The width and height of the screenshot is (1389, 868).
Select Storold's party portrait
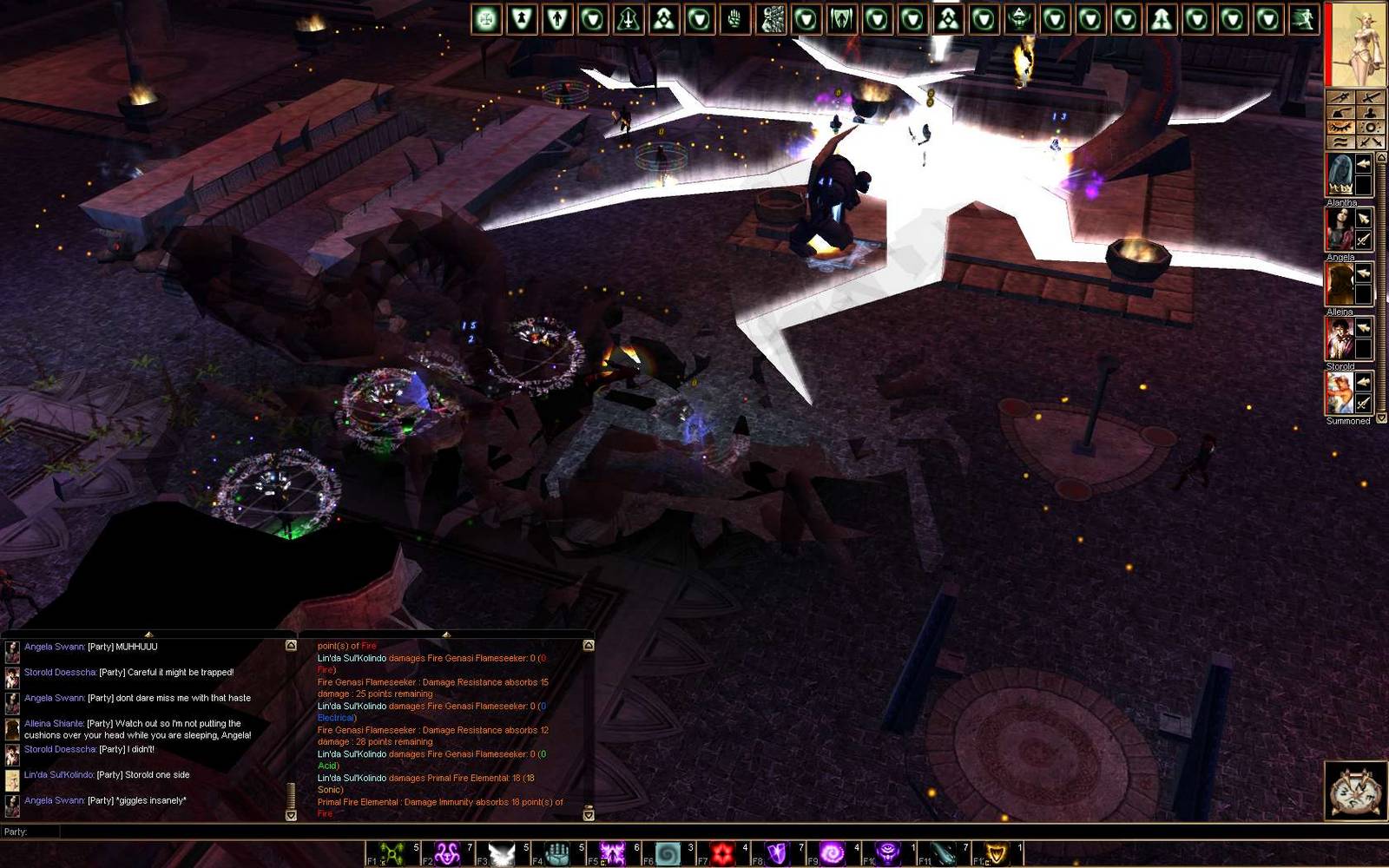(x=1340, y=339)
